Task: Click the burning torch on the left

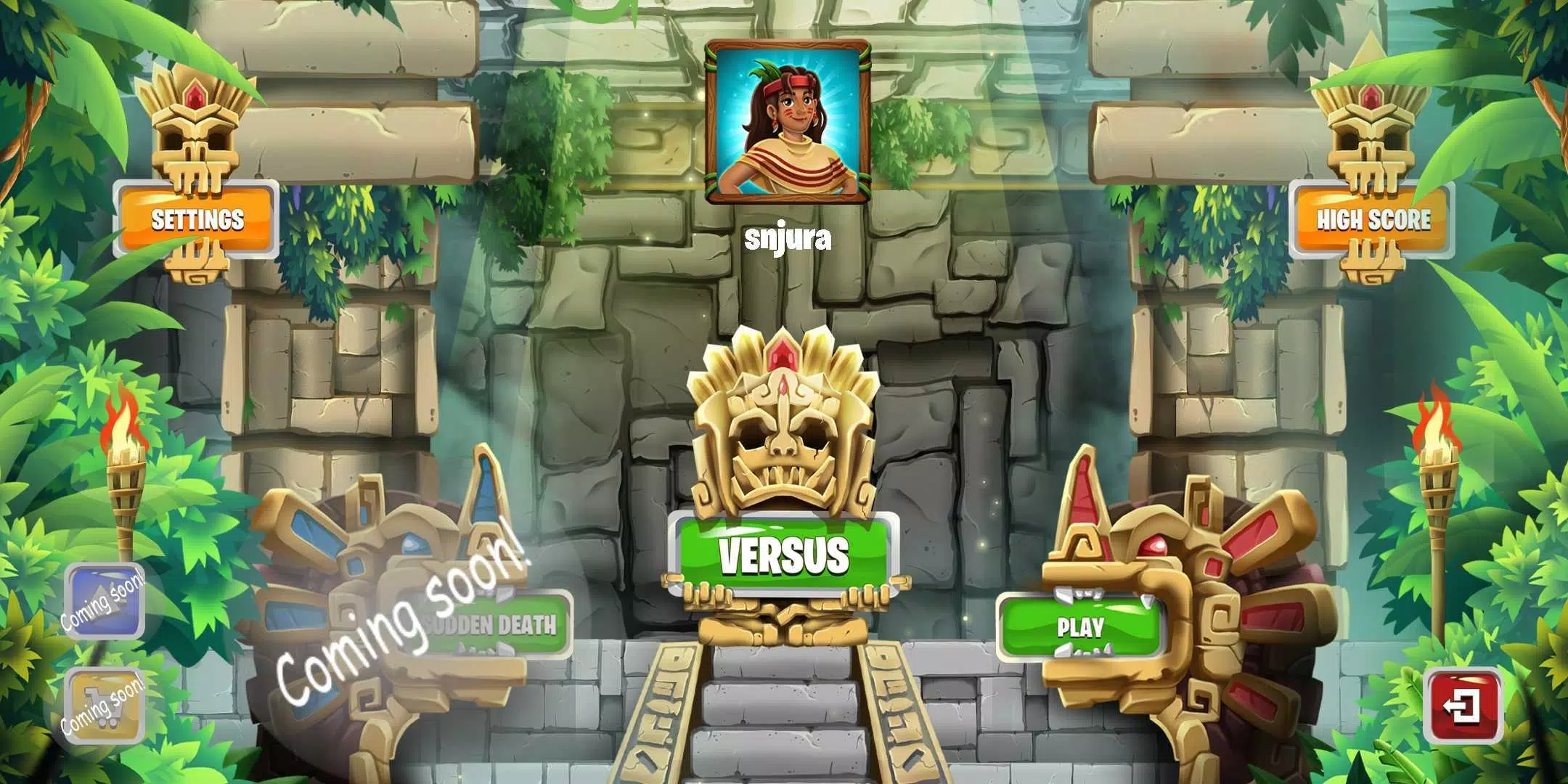Action: click(x=123, y=465)
